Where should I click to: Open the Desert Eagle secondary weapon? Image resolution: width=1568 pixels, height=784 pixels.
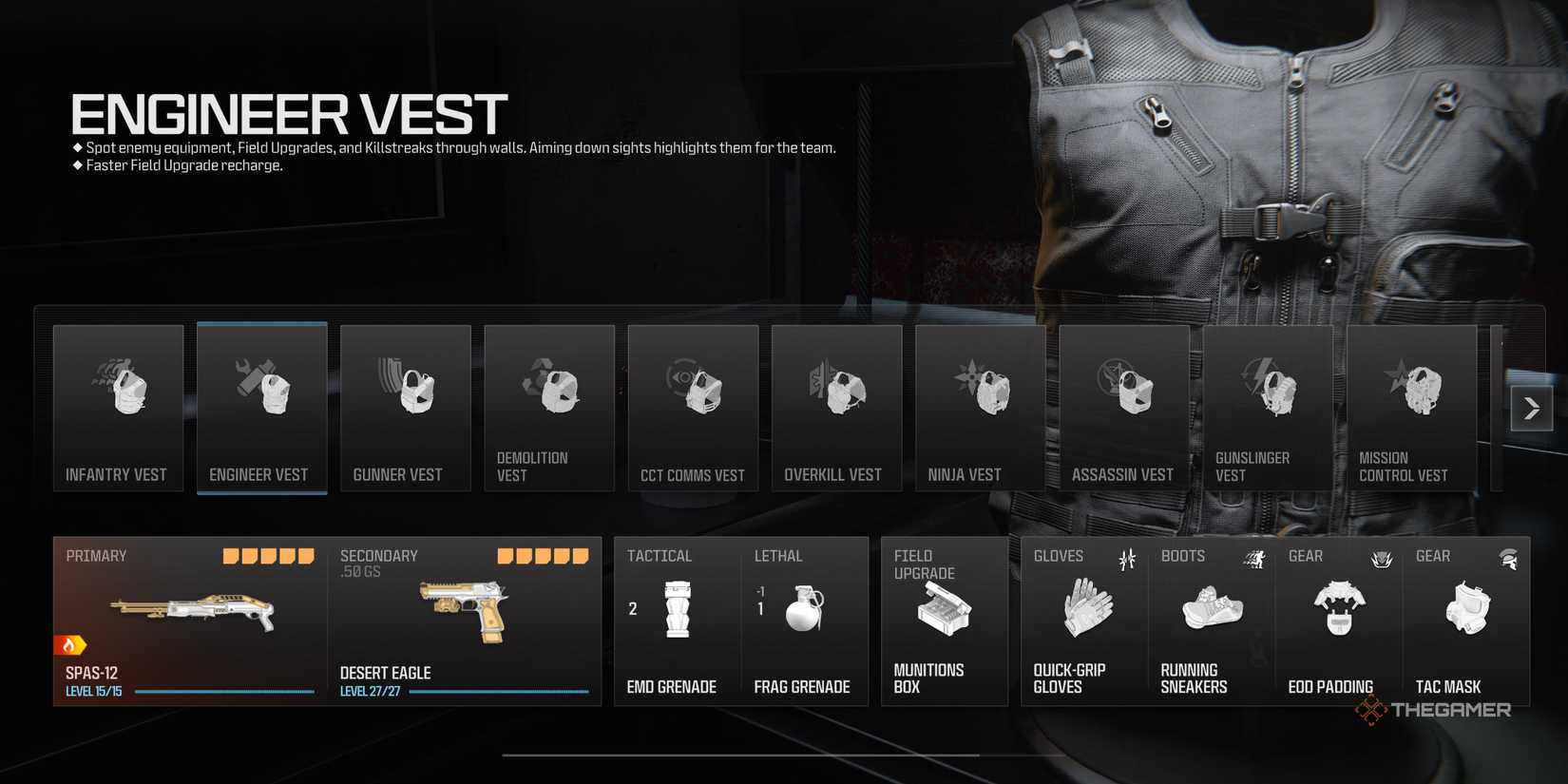466,613
